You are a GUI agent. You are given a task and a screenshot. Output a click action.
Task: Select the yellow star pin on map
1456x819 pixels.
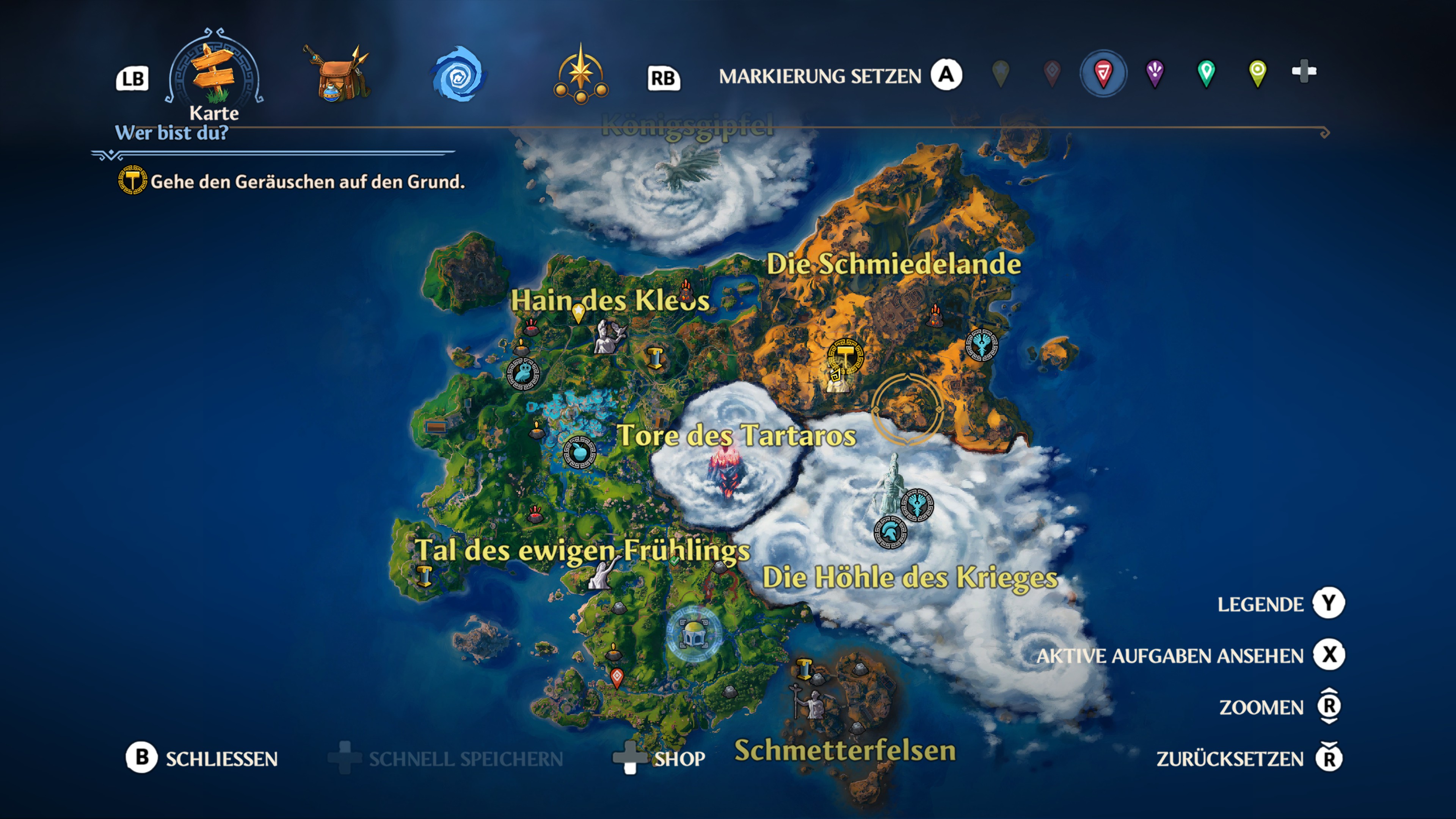click(x=578, y=312)
